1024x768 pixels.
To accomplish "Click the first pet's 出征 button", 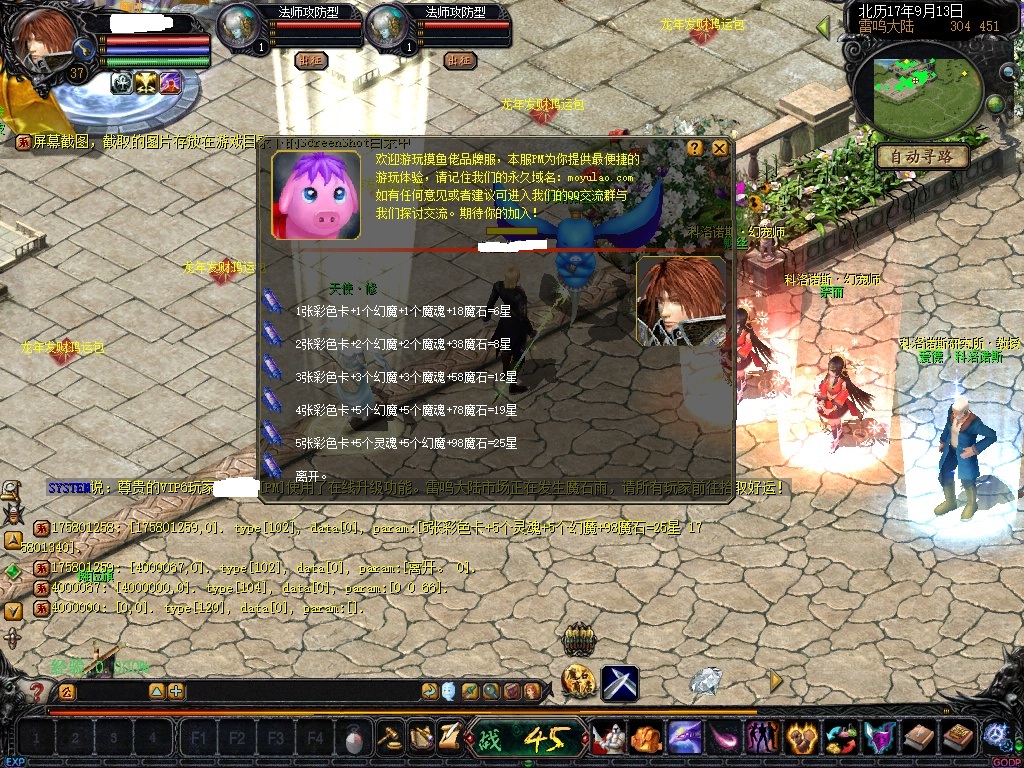I will (x=311, y=60).
